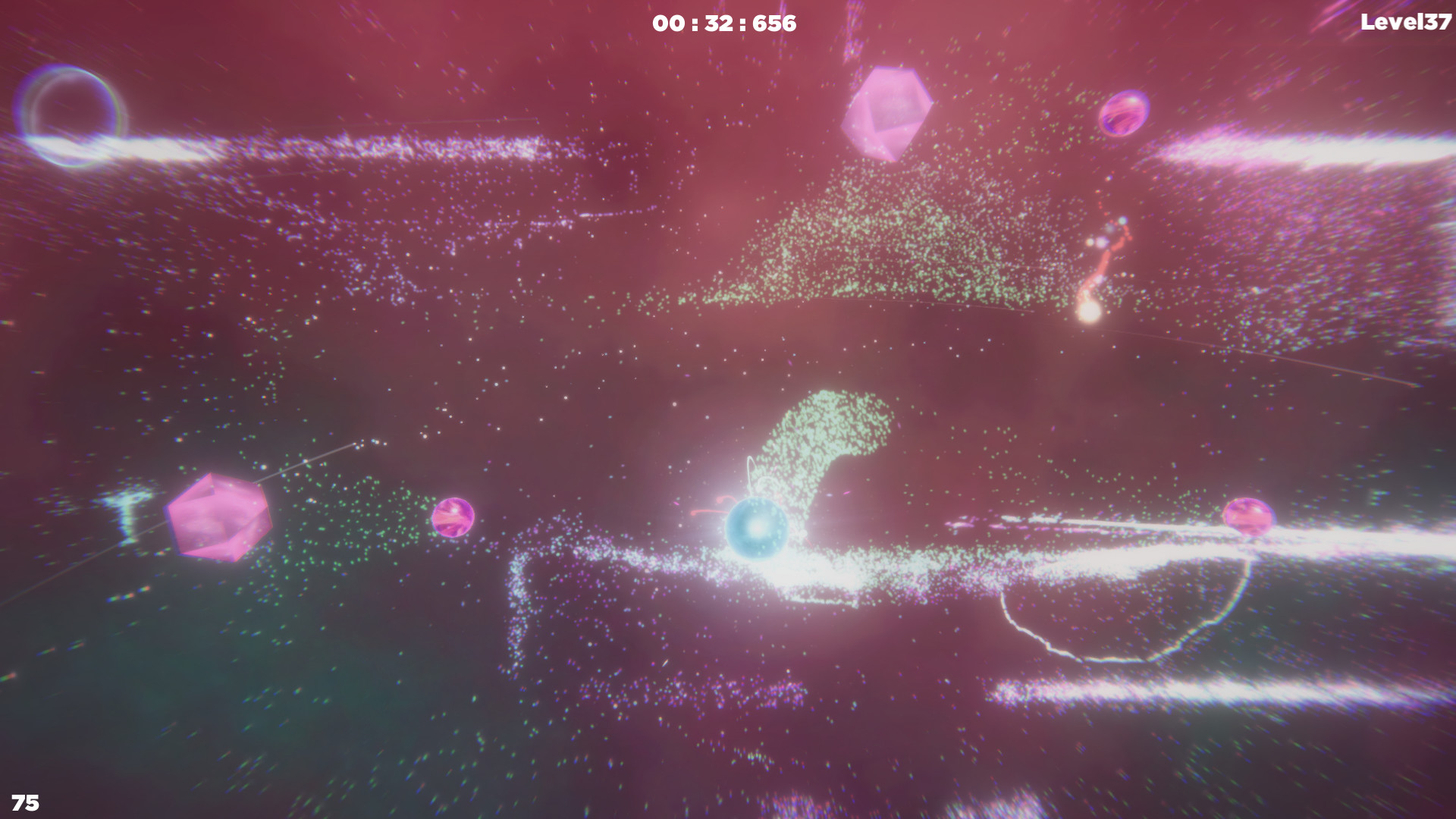
Task: Select the timer reading 00:32:656
Action: coord(723,24)
